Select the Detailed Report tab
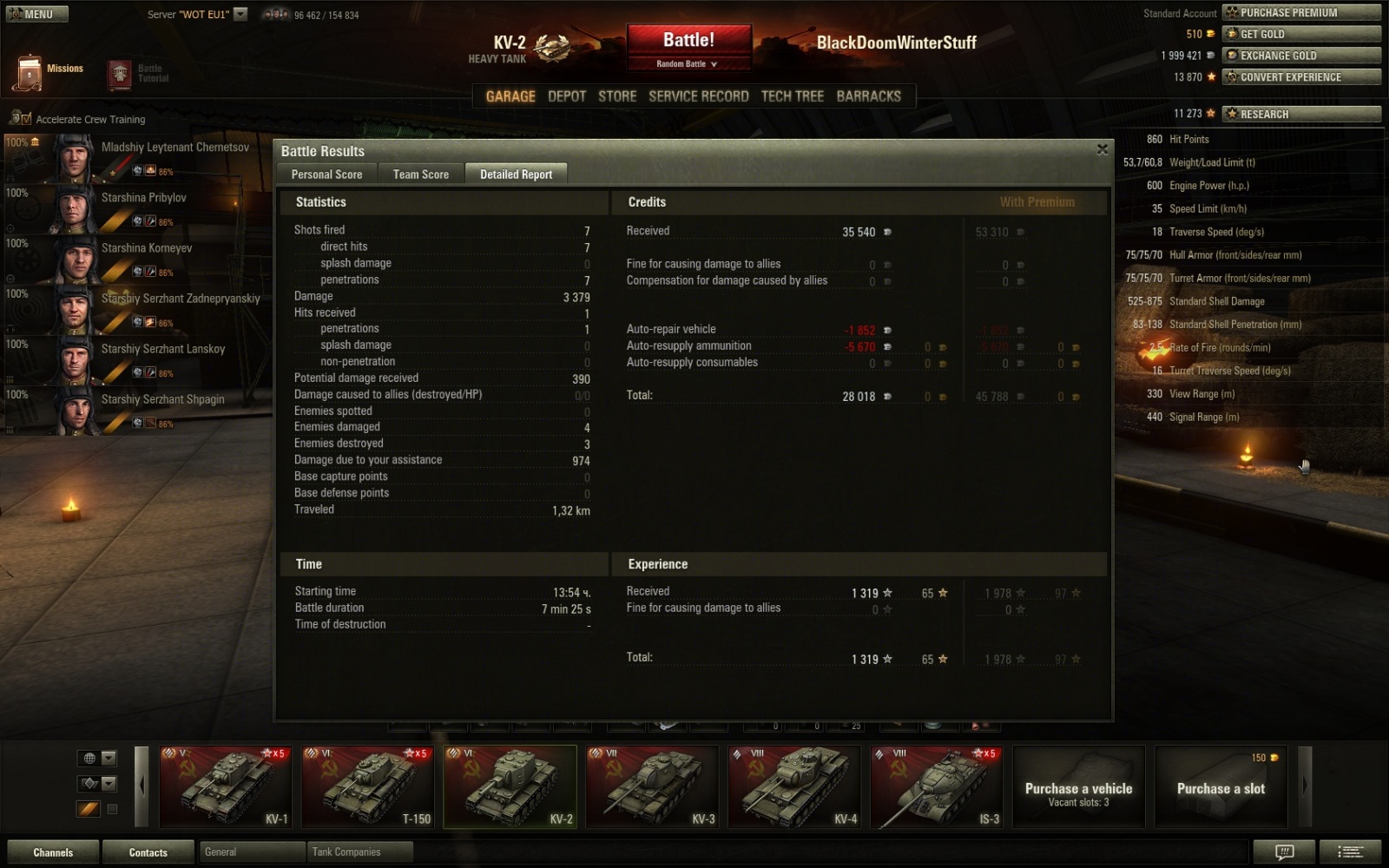 [516, 174]
